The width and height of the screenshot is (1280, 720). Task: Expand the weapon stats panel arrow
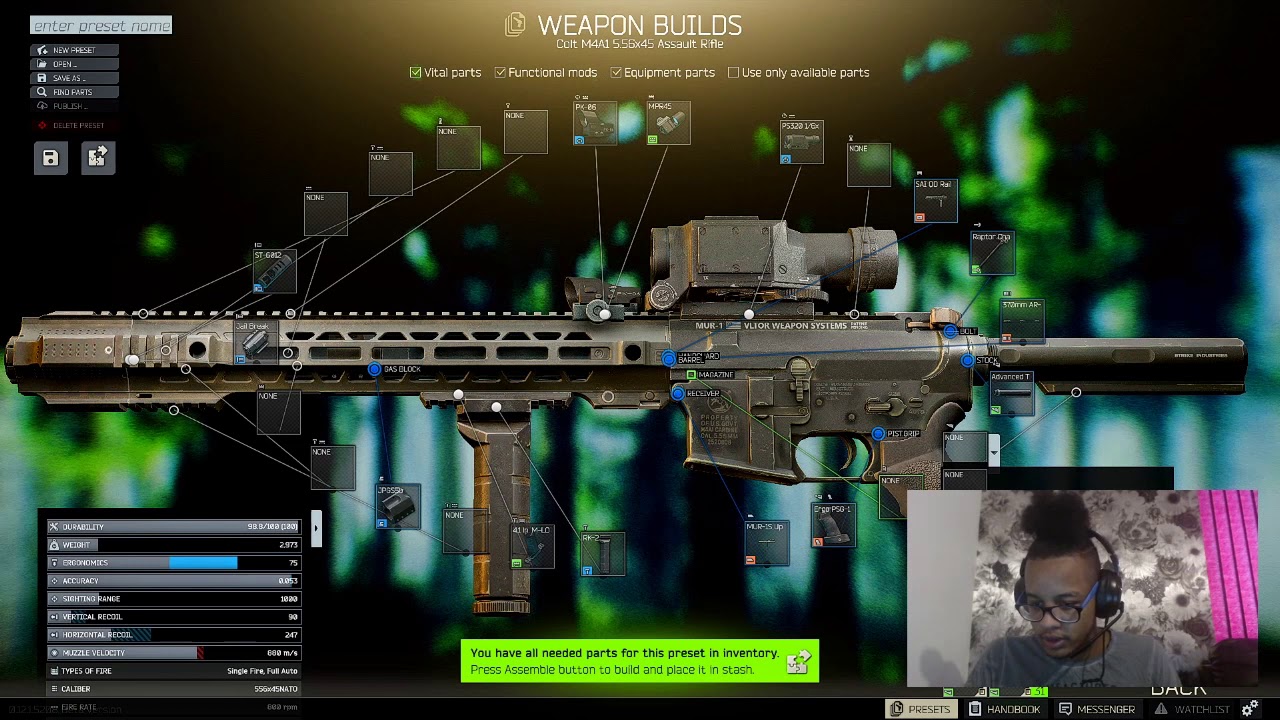[316, 528]
